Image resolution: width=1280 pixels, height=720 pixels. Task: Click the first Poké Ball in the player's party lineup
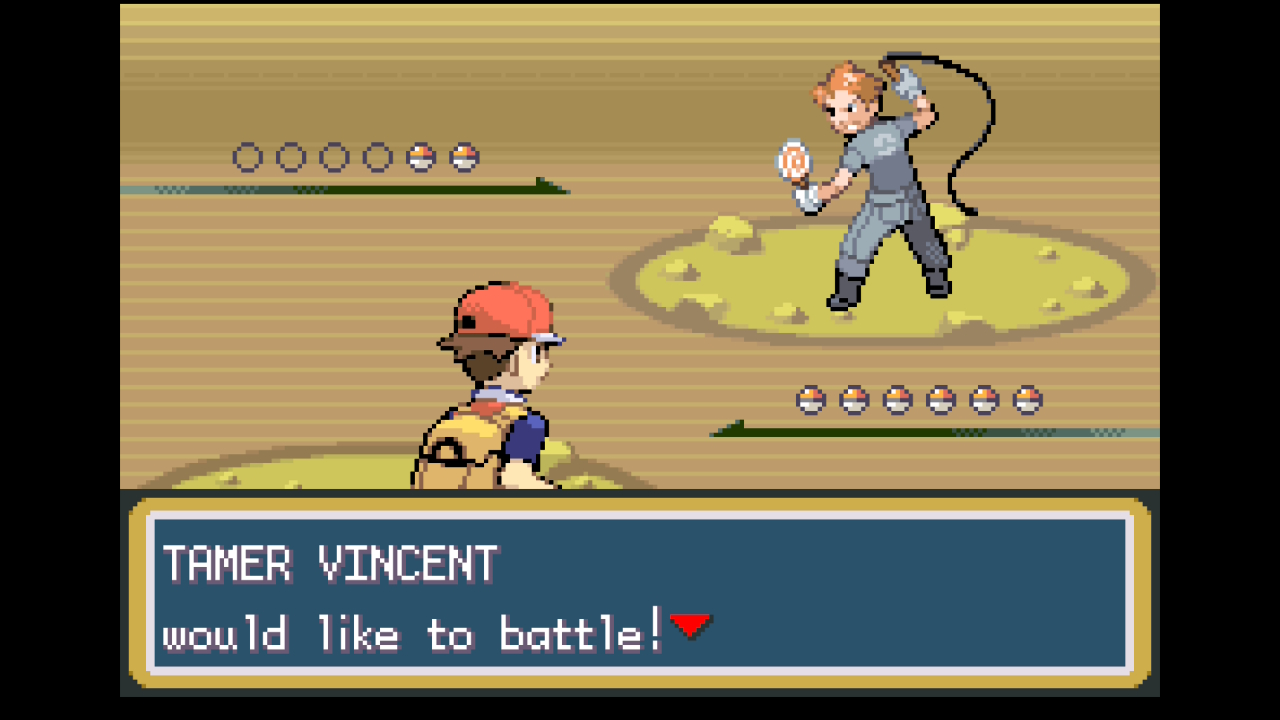click(x=811, y=399)
